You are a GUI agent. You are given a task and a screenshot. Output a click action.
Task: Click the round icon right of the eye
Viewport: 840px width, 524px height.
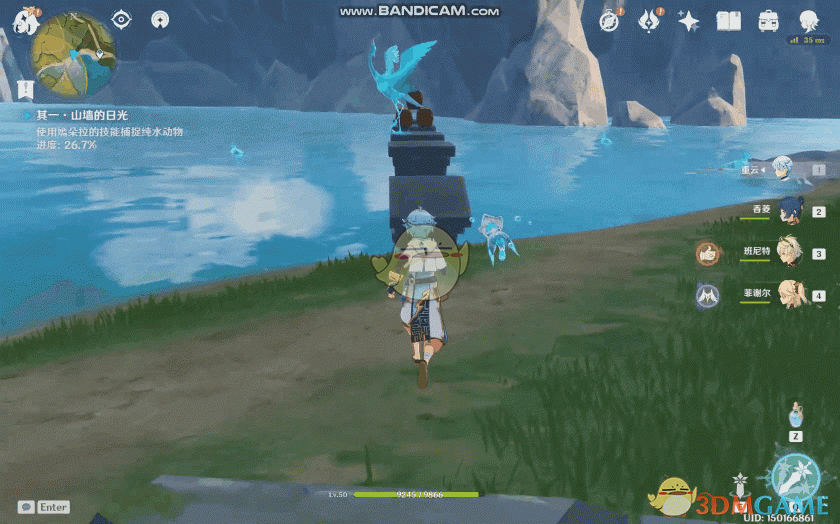[x=159, y=19]
